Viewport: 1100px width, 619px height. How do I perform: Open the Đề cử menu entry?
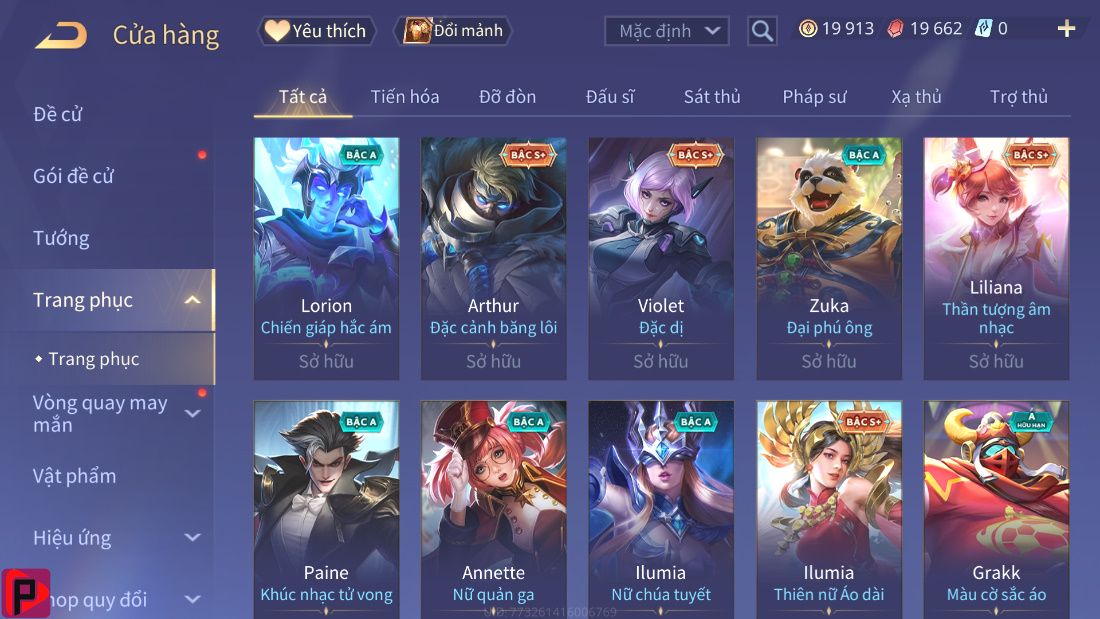[x=58, y=114]
